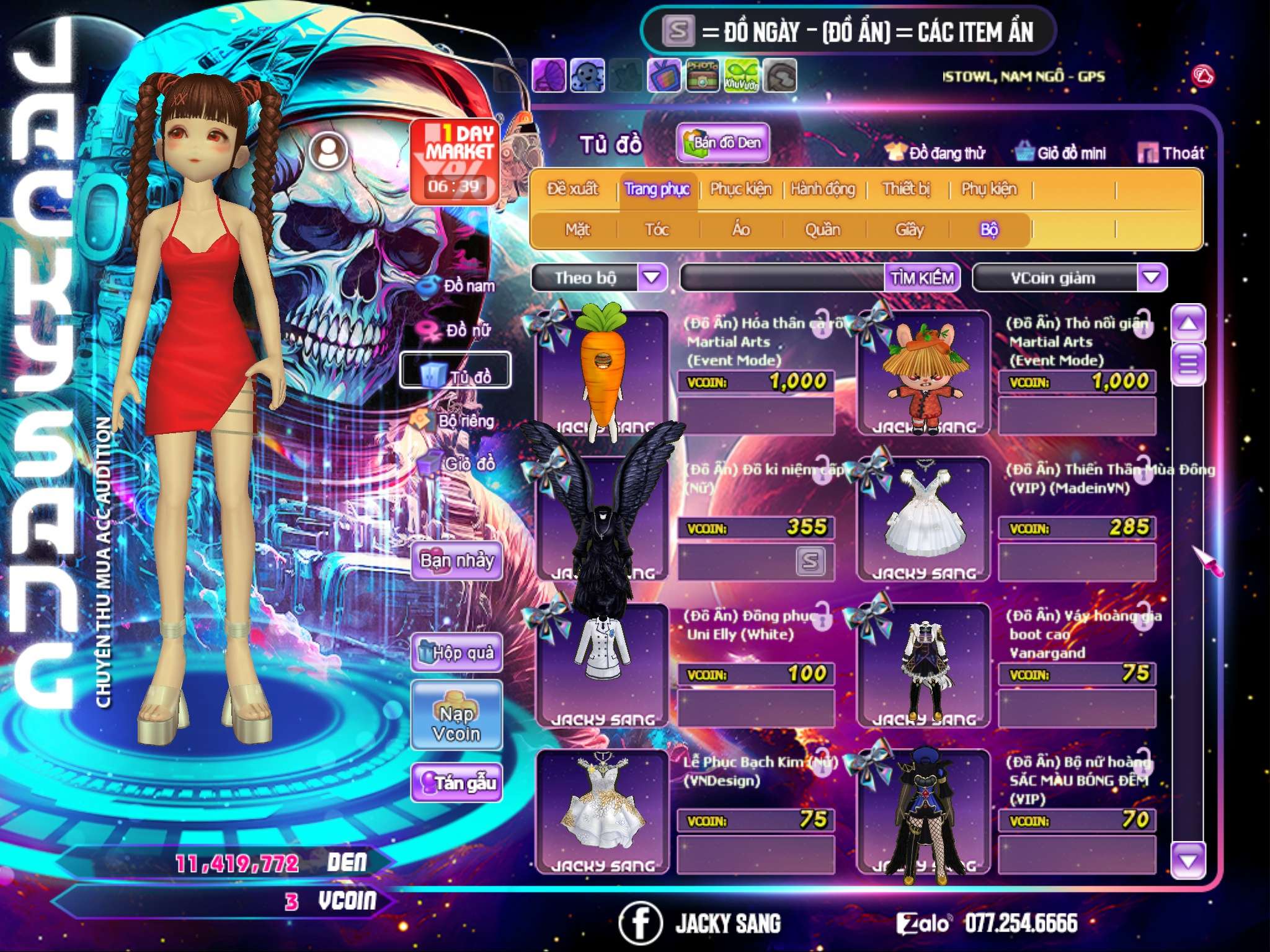
Task: Choose the Tóc subcategory
Action: [x=657, y=230]
